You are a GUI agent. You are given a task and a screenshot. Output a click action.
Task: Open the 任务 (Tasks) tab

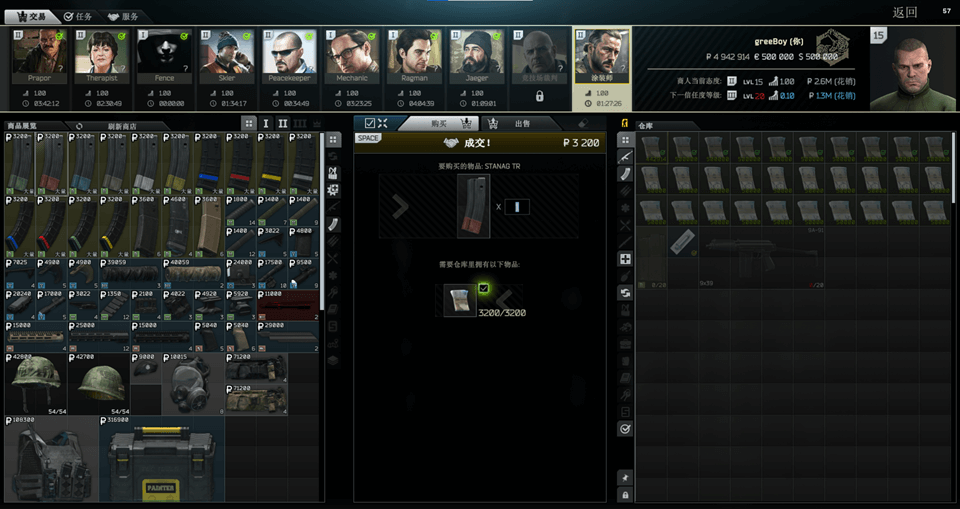[77, 16]
